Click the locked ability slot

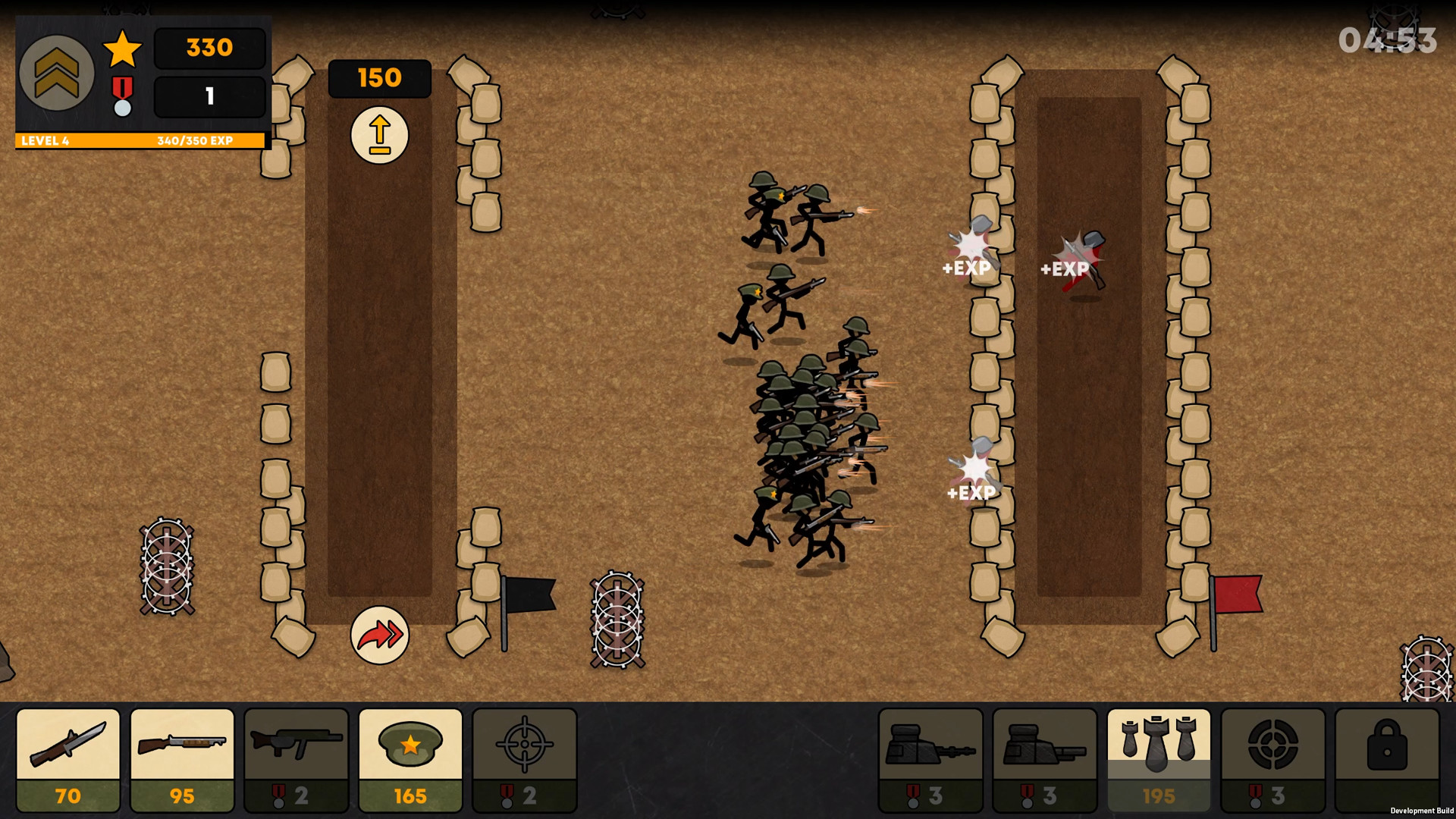coord(1389,761)
